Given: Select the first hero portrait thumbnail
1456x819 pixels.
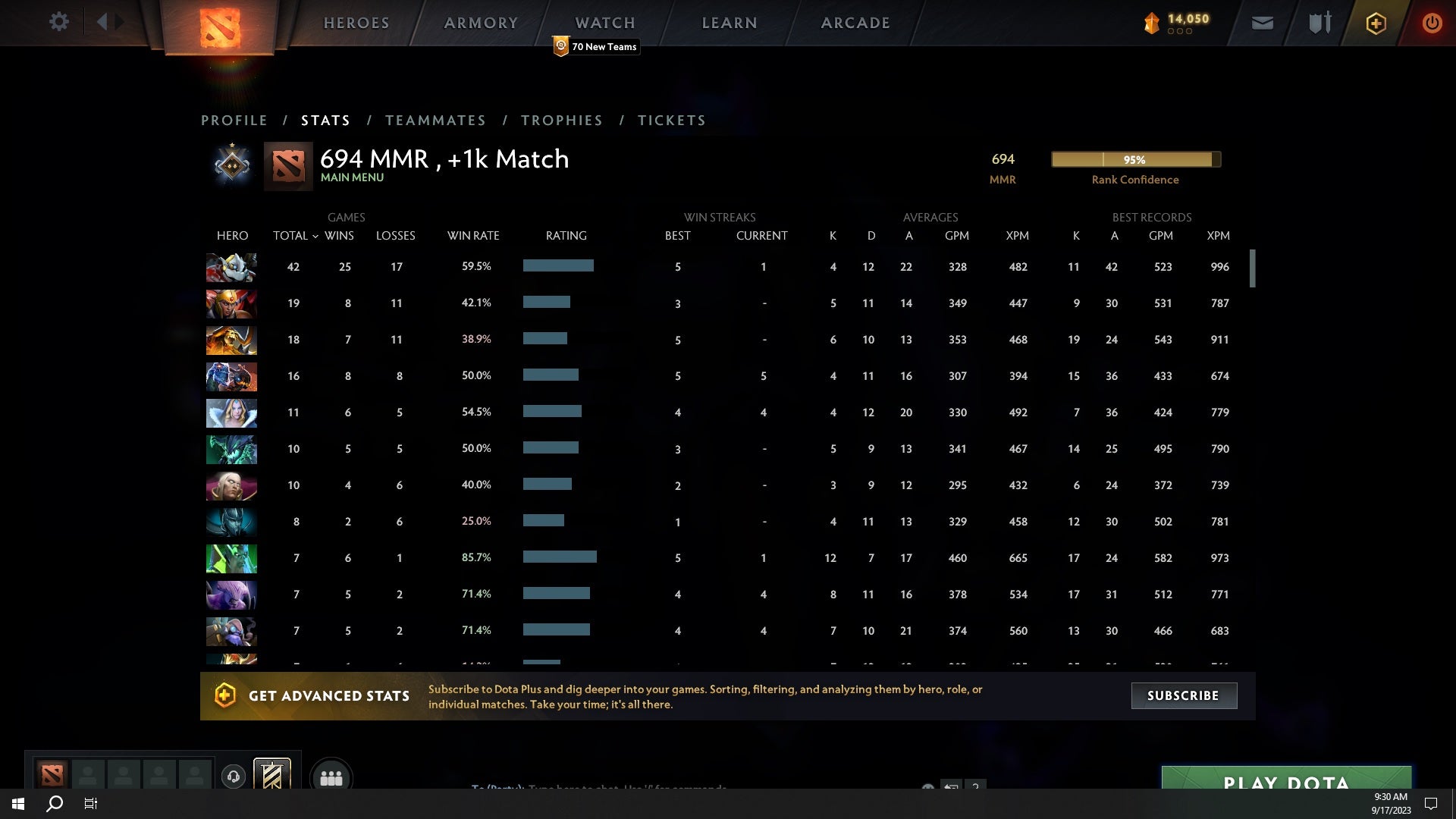Looking at the screenshot, I should pyautogui.click(x=231, y=267).
